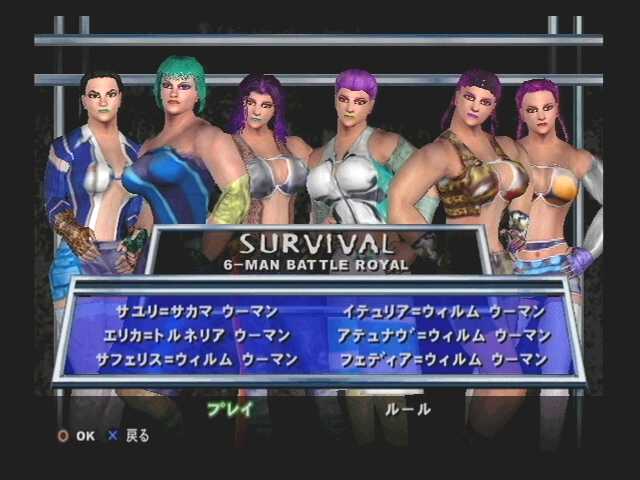640x480 pixels.
Task: Select the プレイ (Play) option
Action: [x=231, y=408]
